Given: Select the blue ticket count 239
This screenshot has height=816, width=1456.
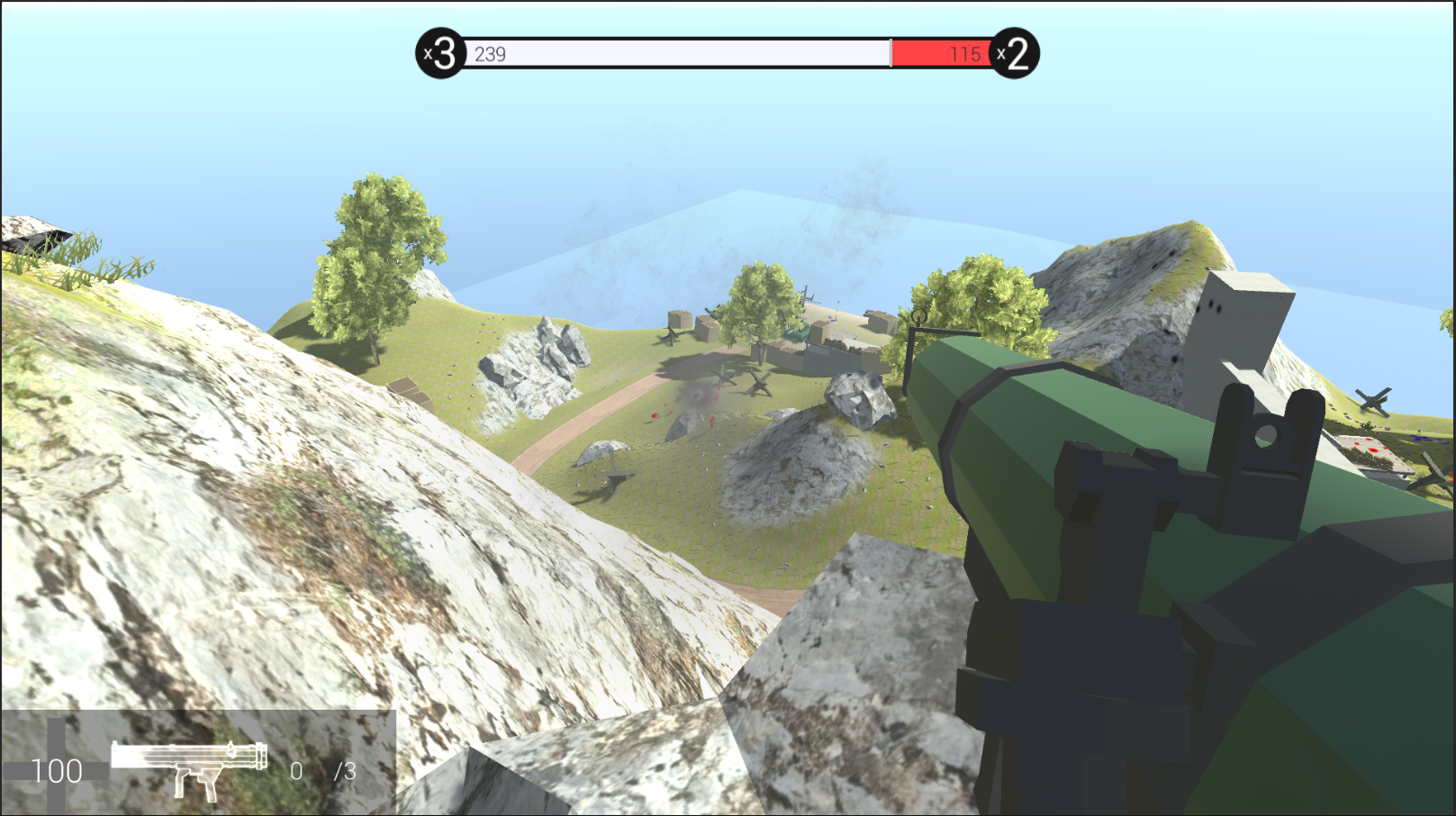Looking at the screenshot, I should tap(489, 55).
